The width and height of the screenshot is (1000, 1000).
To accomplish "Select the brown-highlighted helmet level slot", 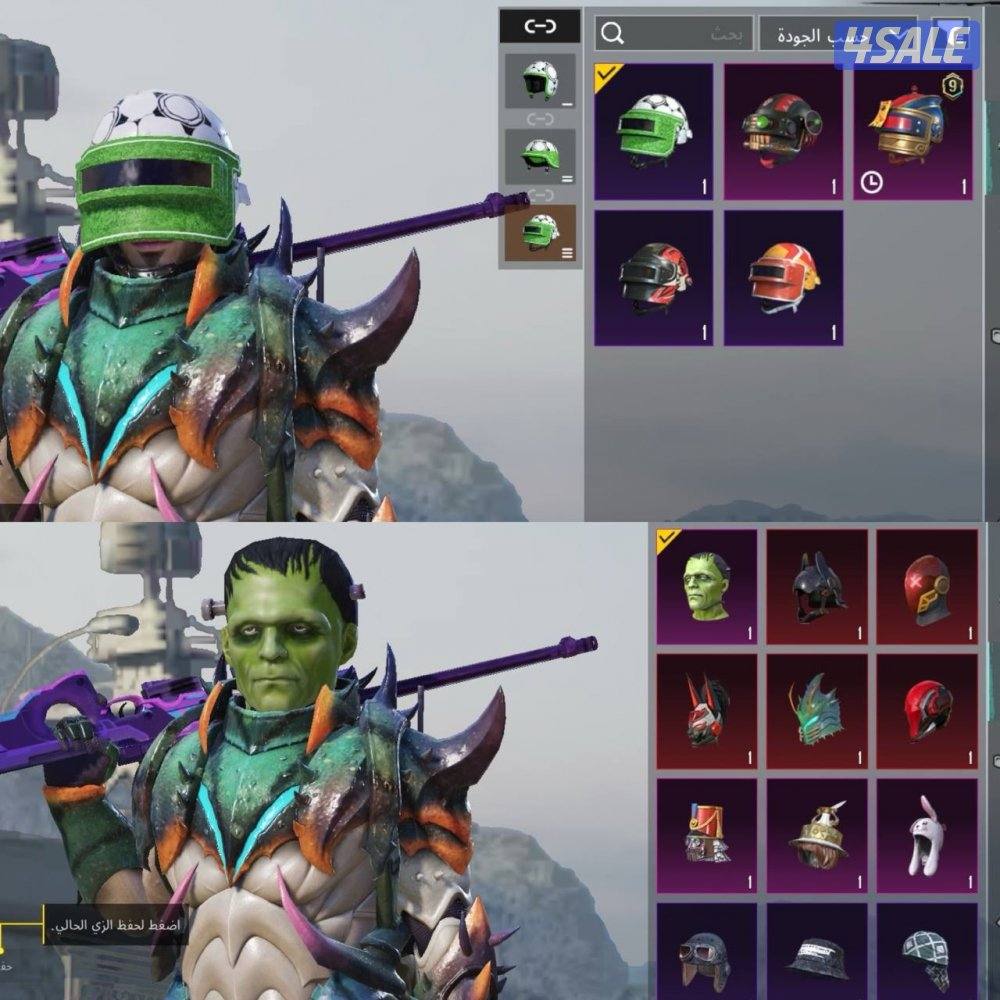I will [540, 233].
